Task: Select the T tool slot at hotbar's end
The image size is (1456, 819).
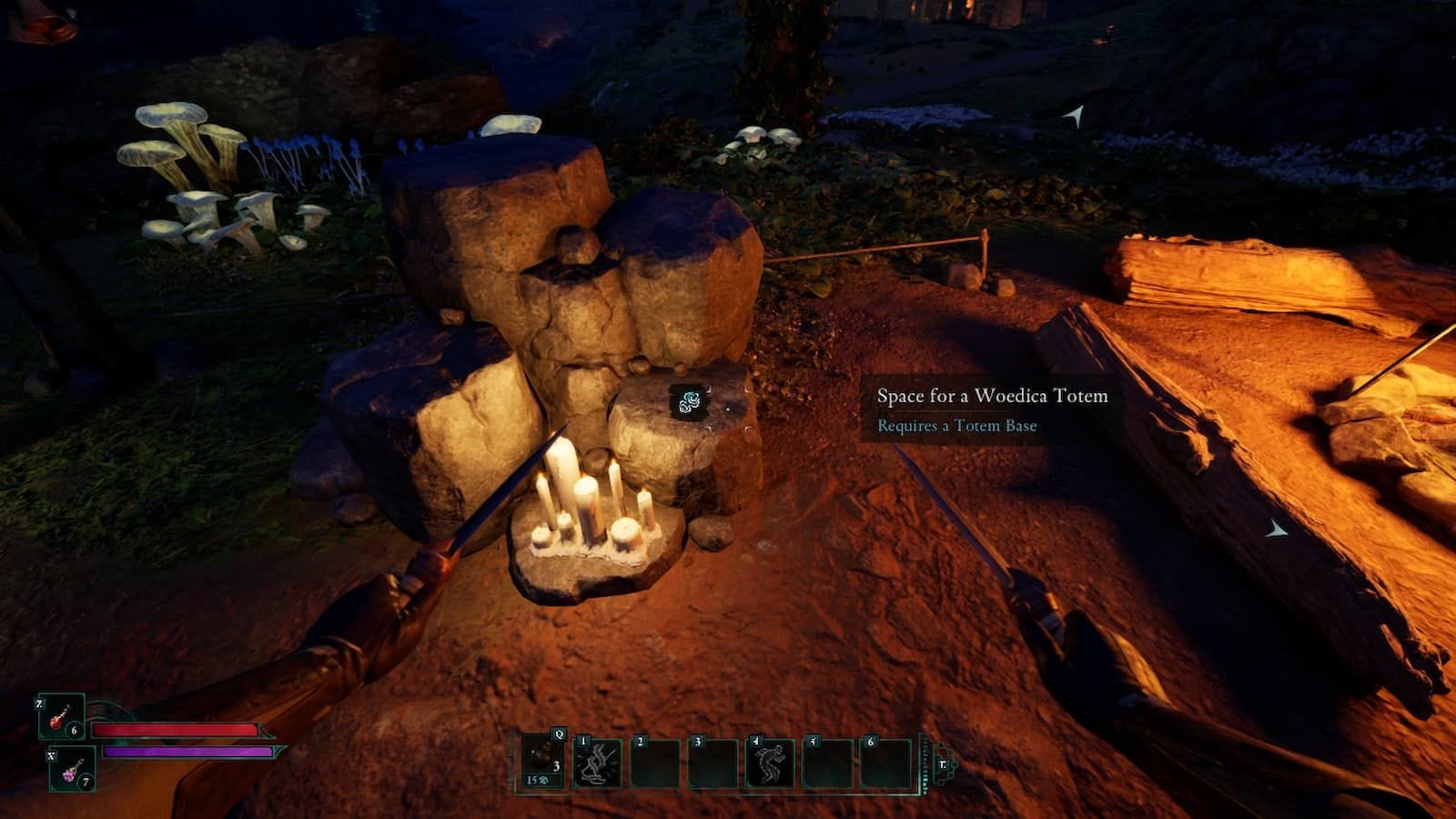Action: pos(942,764)
